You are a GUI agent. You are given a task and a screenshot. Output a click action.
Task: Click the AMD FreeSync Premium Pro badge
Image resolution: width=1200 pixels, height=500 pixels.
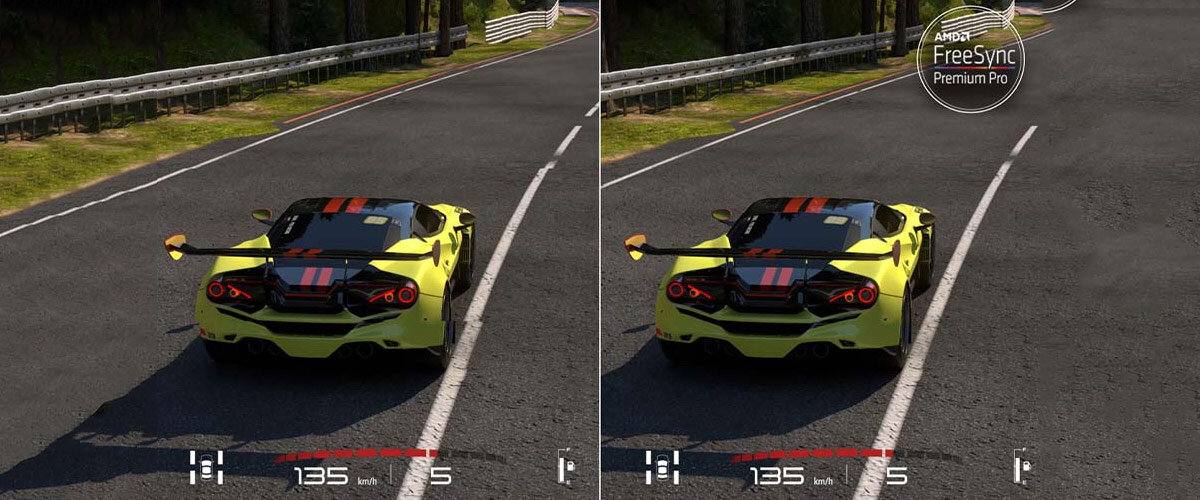point(971,58)
